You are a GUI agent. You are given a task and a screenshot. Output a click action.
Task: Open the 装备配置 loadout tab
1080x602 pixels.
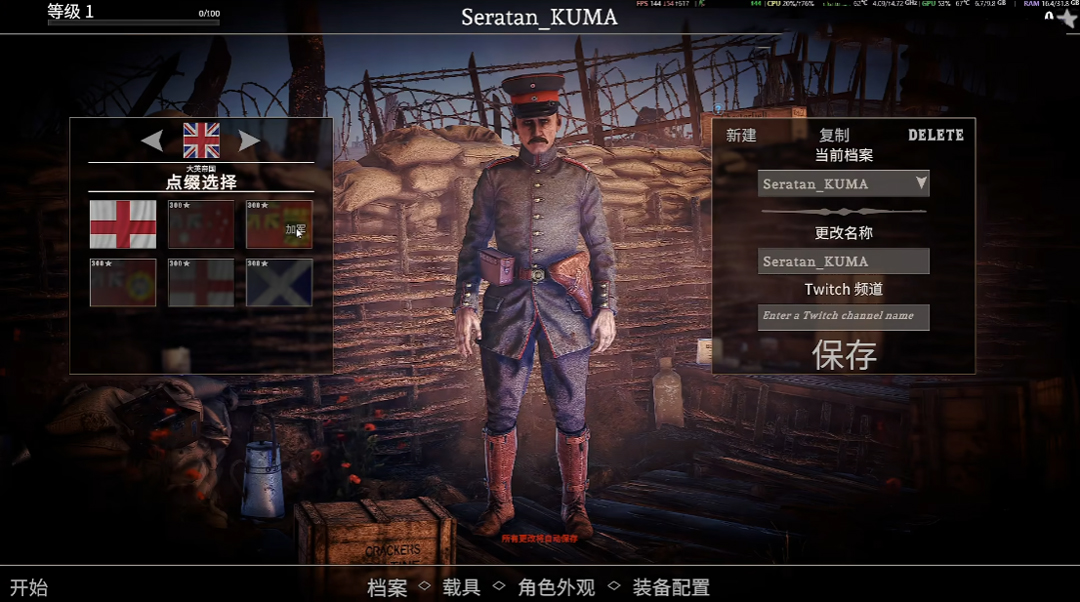670,587
